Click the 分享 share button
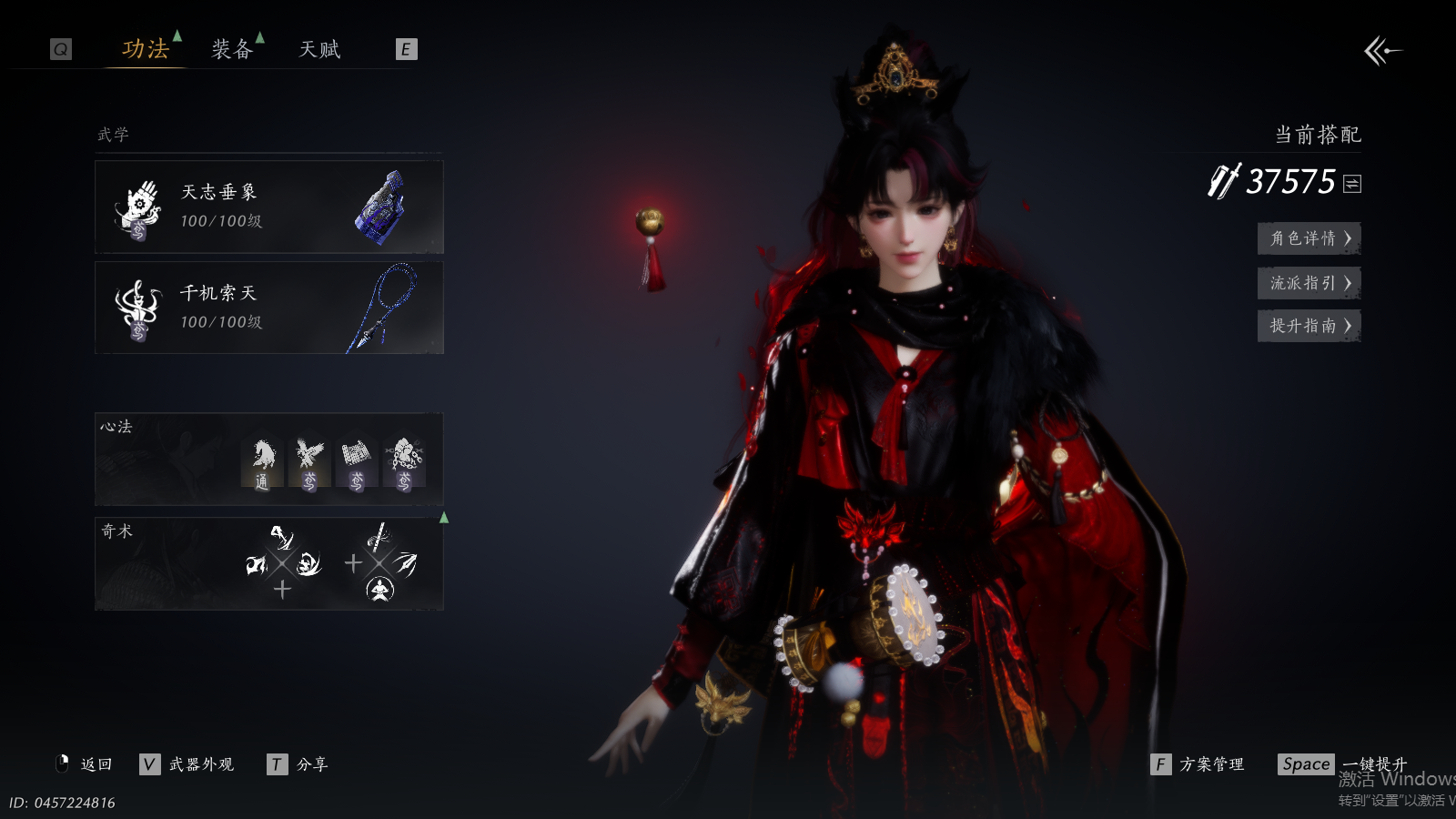Screen dimensions: 1456x819 [x=298, y=764]
